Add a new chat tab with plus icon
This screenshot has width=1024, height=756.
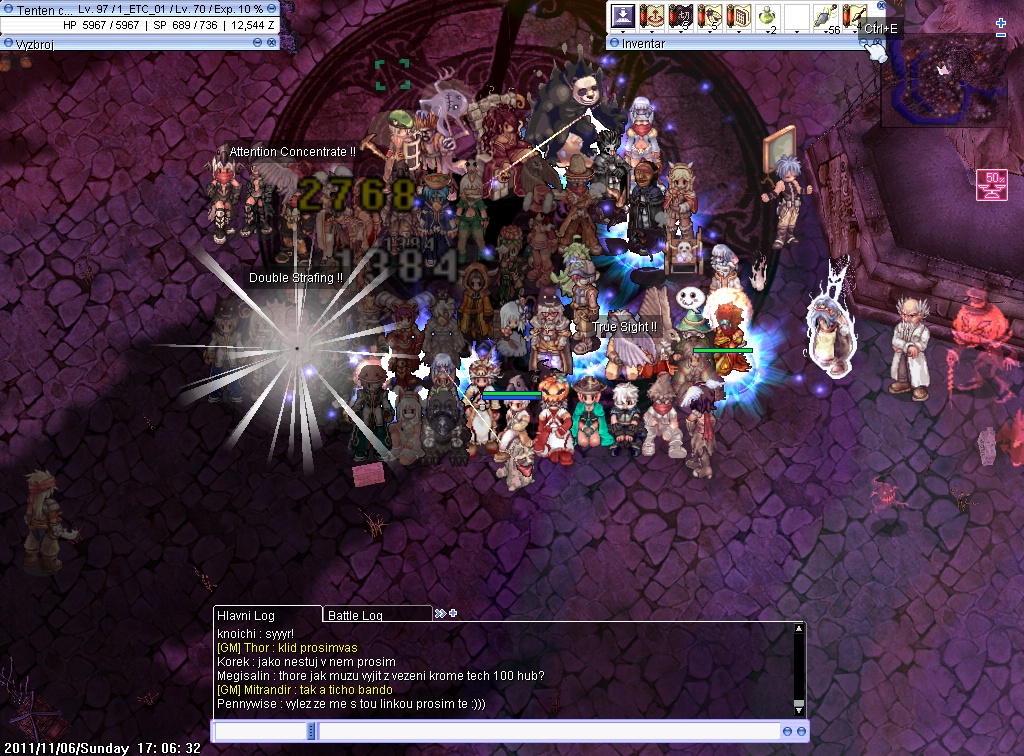[453, 613]
